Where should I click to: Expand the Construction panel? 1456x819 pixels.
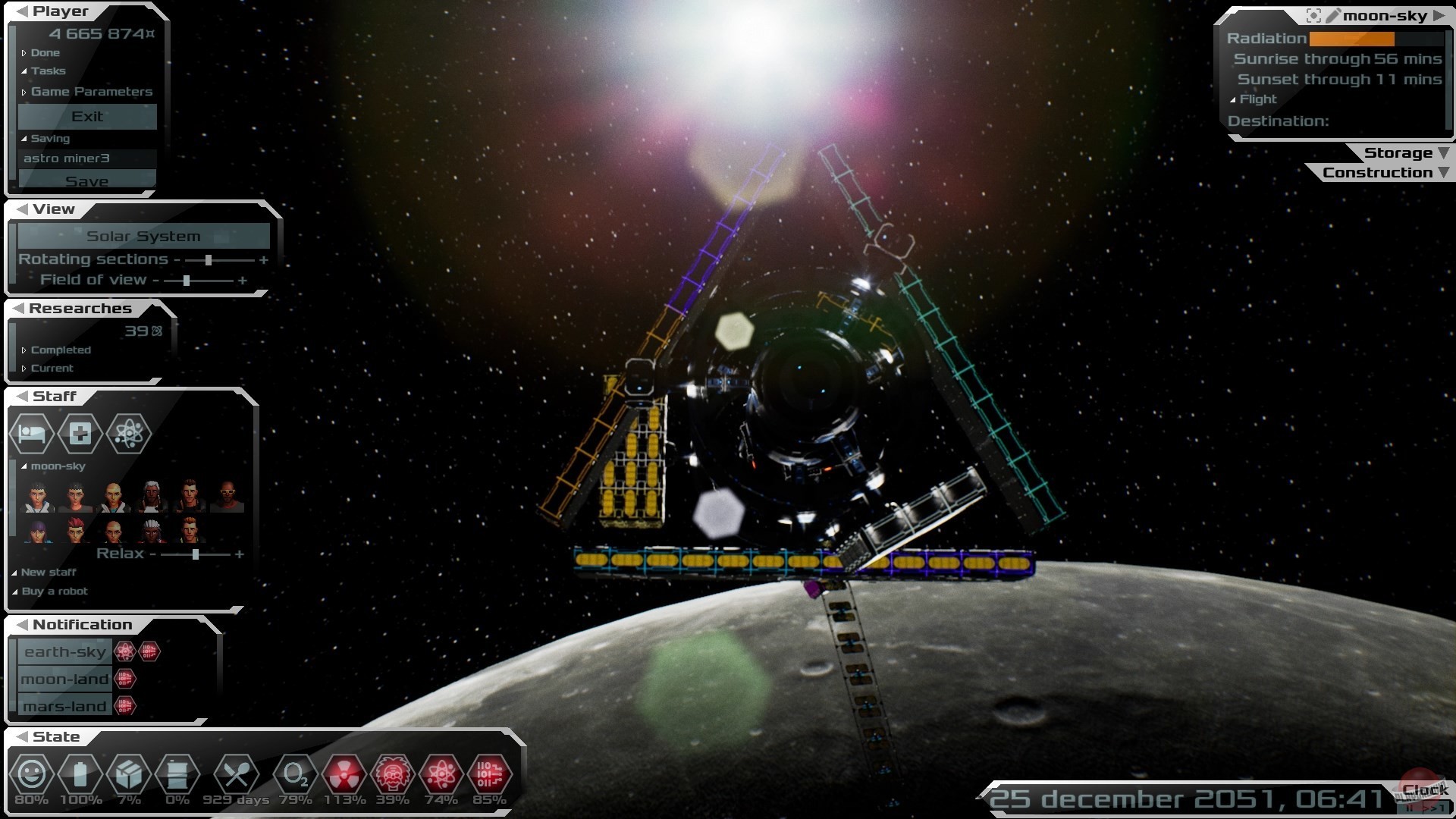[1379, 172]
